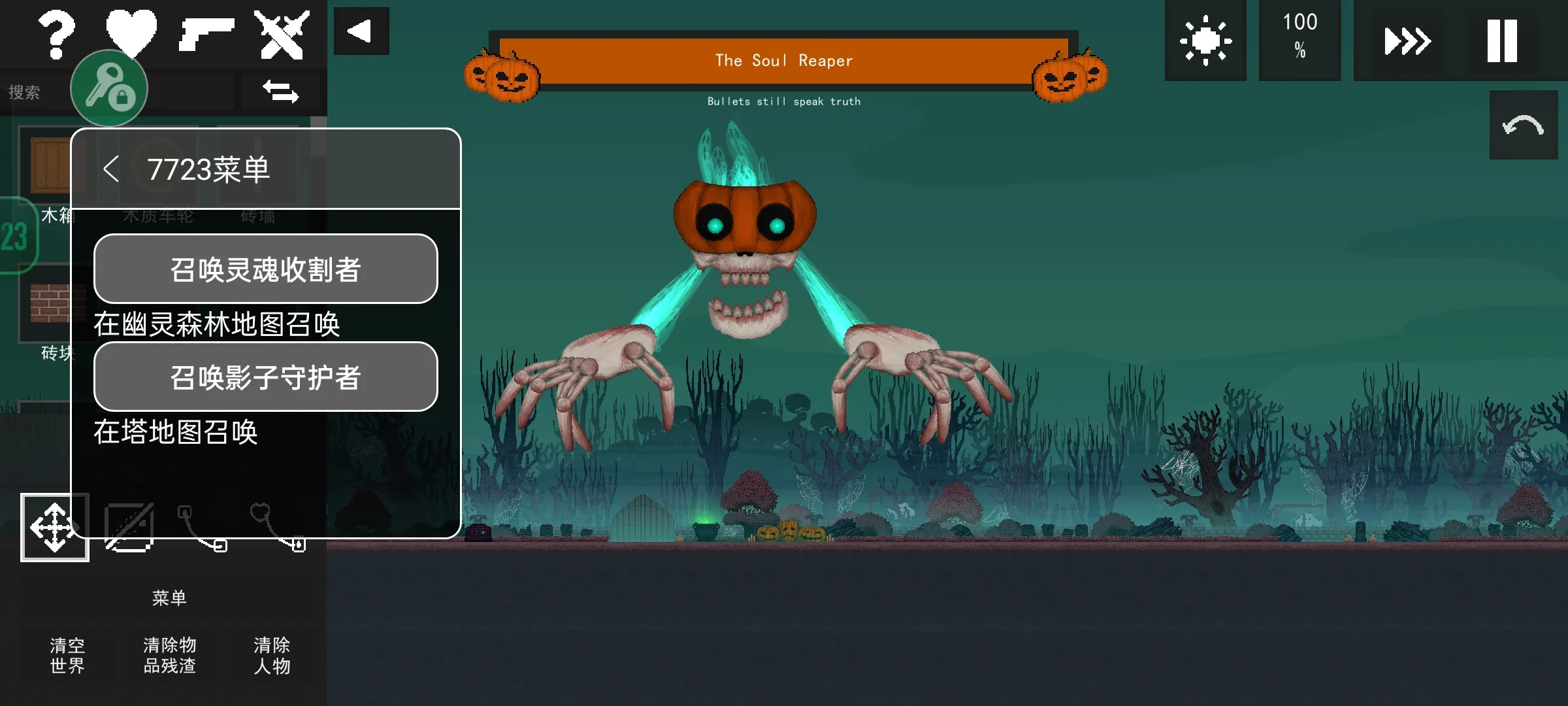
Task: Pause the simulation
Action: tap(1502, 41)
